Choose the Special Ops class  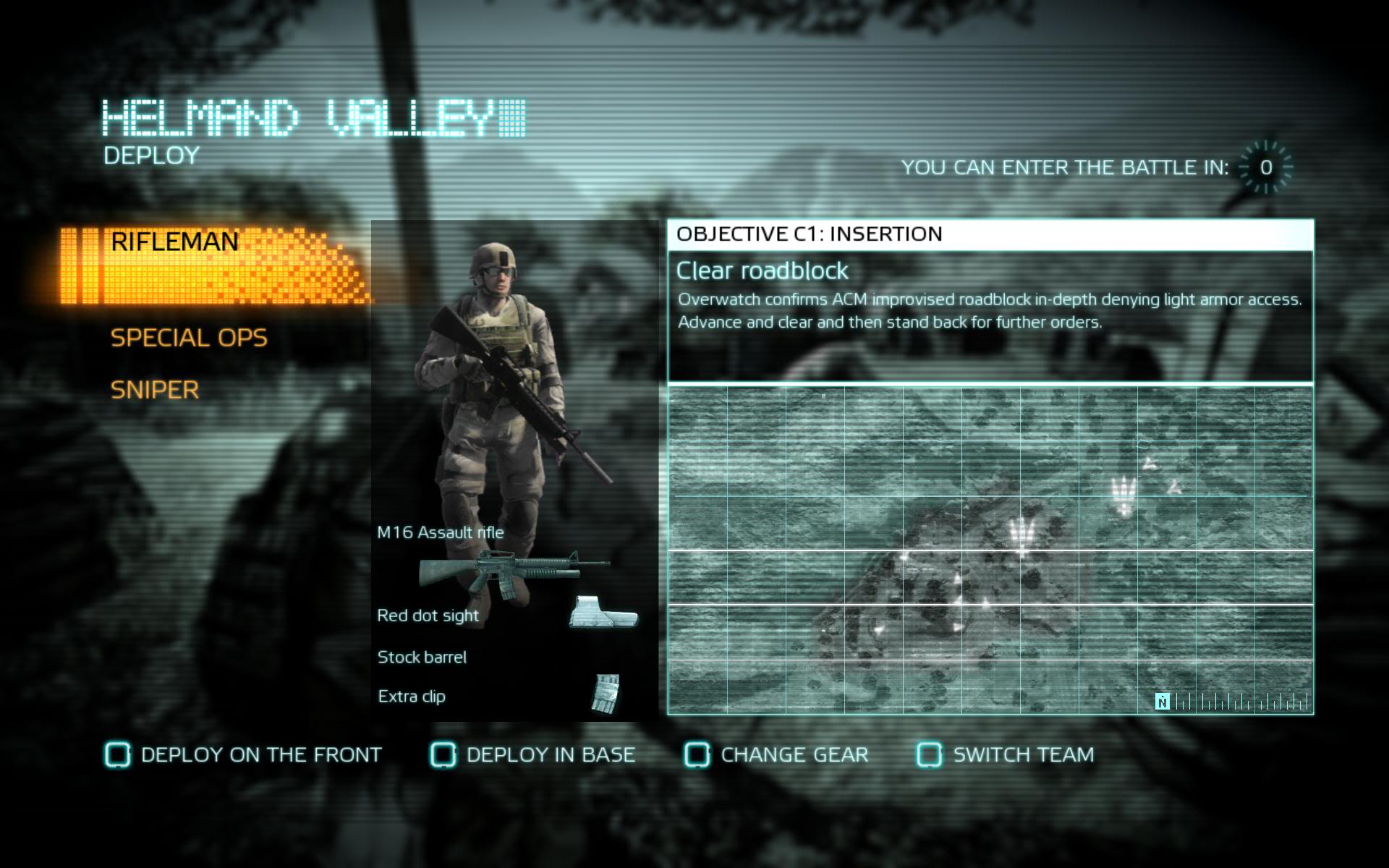[189, 338]
